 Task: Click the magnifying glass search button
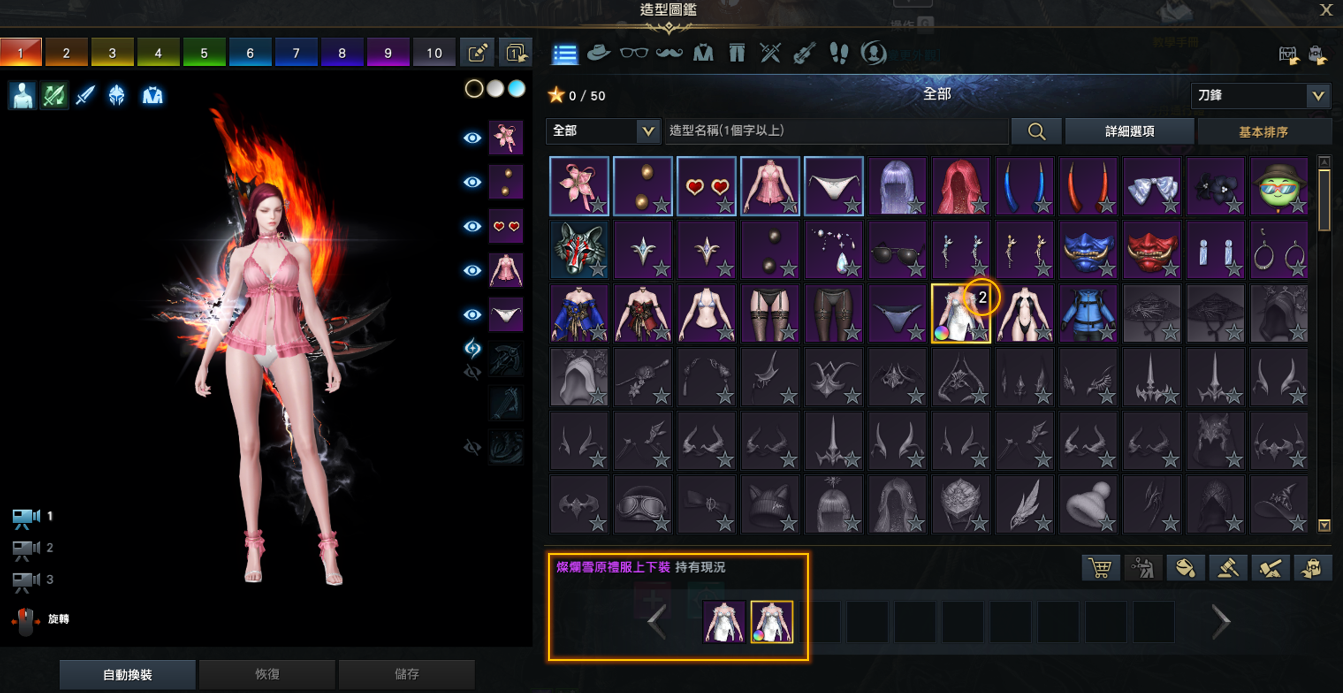click(x=1036, y=131)
